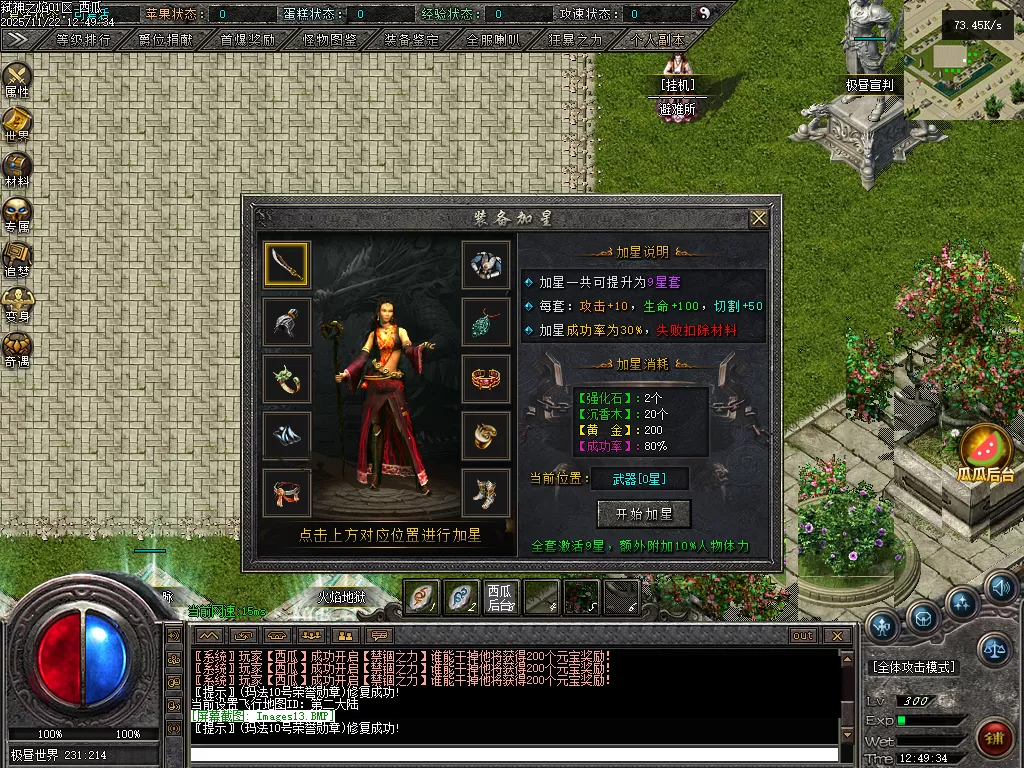Choose the red bracelet slot
Screen dimensions: 1024x768
(x=486, y=379)
